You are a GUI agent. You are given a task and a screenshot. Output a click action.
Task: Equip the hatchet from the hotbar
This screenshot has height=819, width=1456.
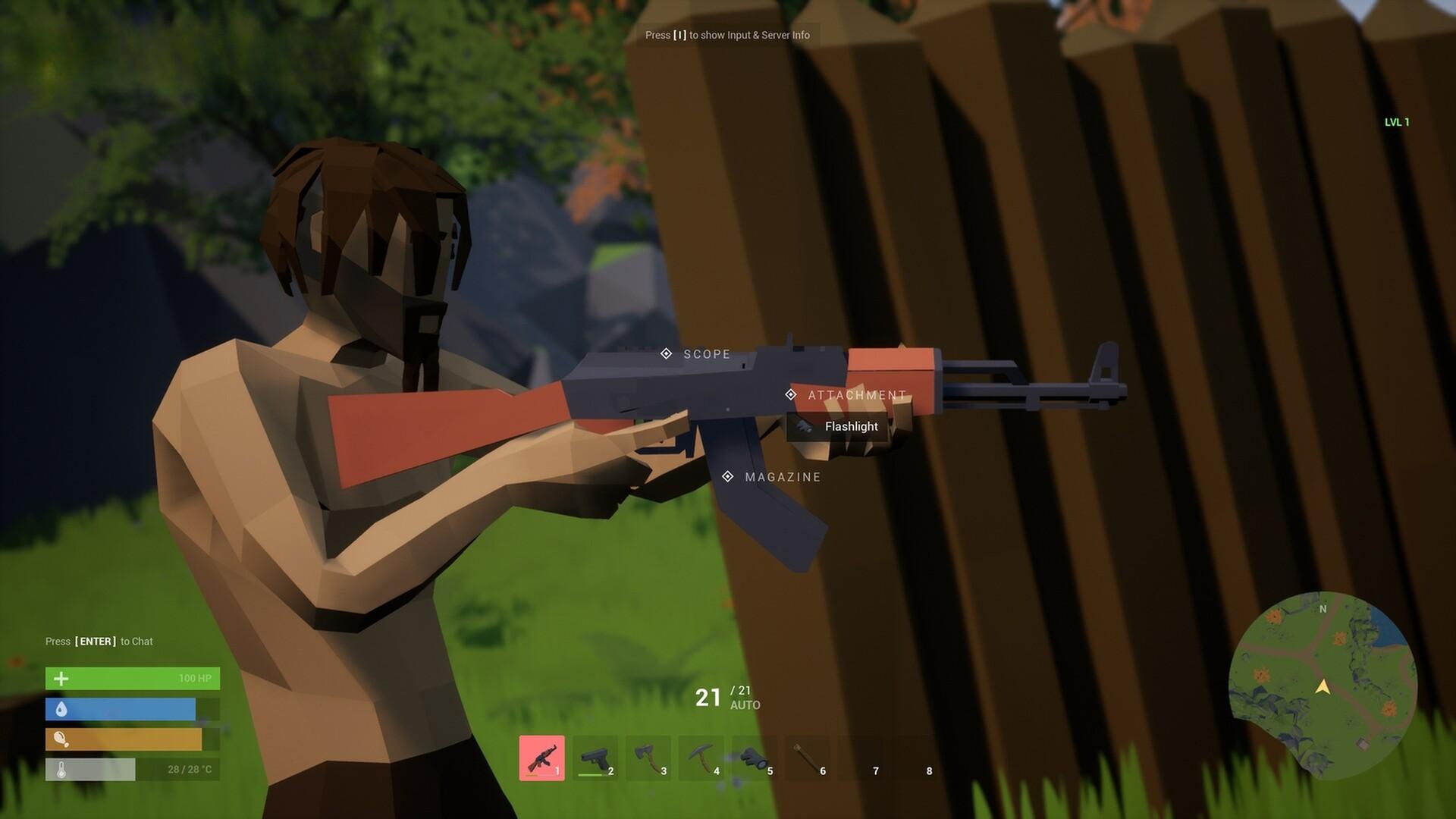coord(648,758)
